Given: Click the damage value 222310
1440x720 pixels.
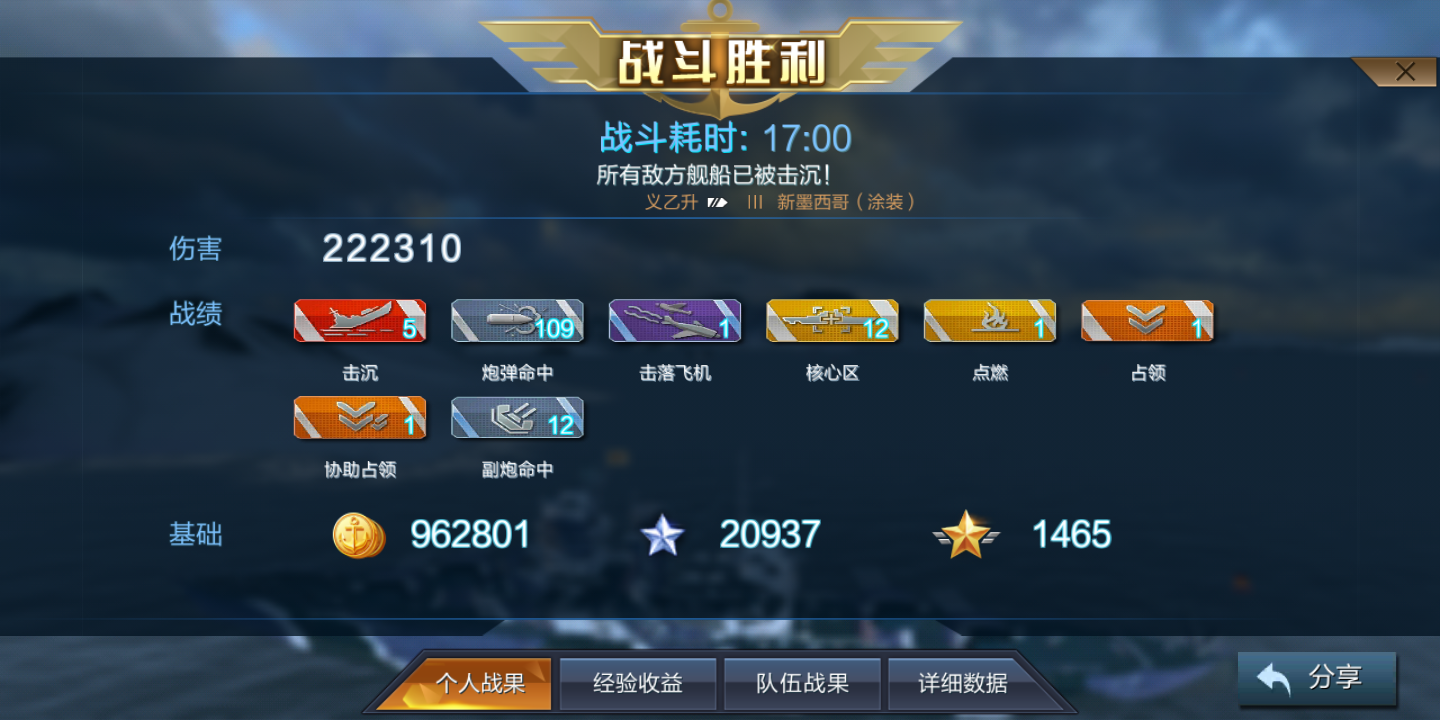Looking at the screenshot, I should 391,248.
